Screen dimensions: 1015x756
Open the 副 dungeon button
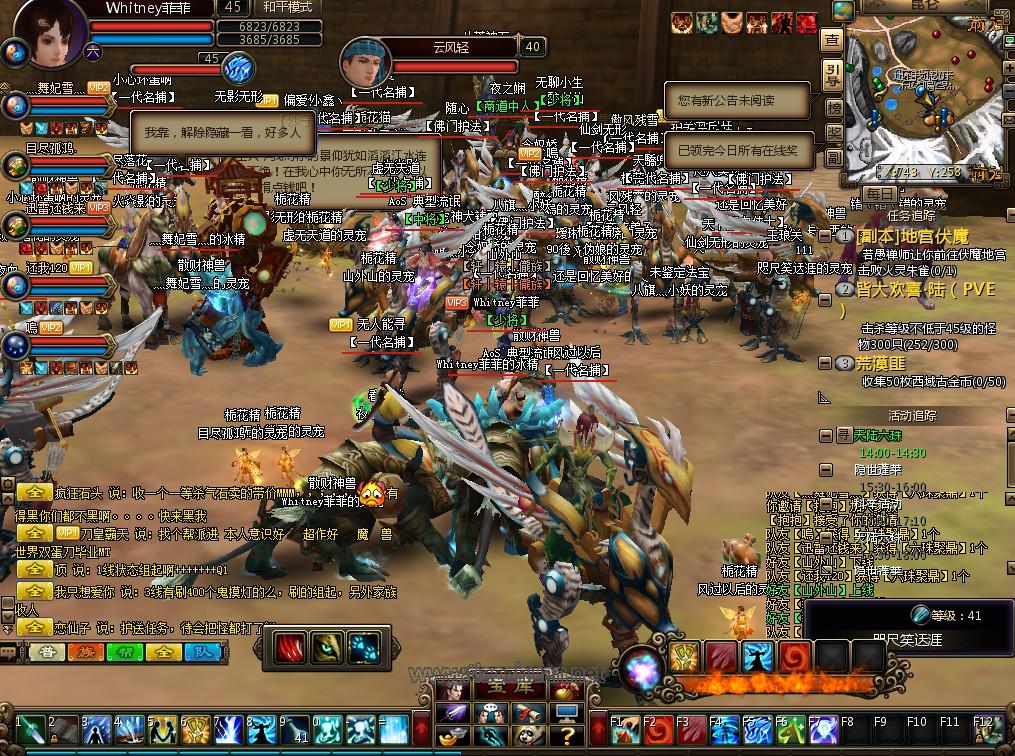832,159
